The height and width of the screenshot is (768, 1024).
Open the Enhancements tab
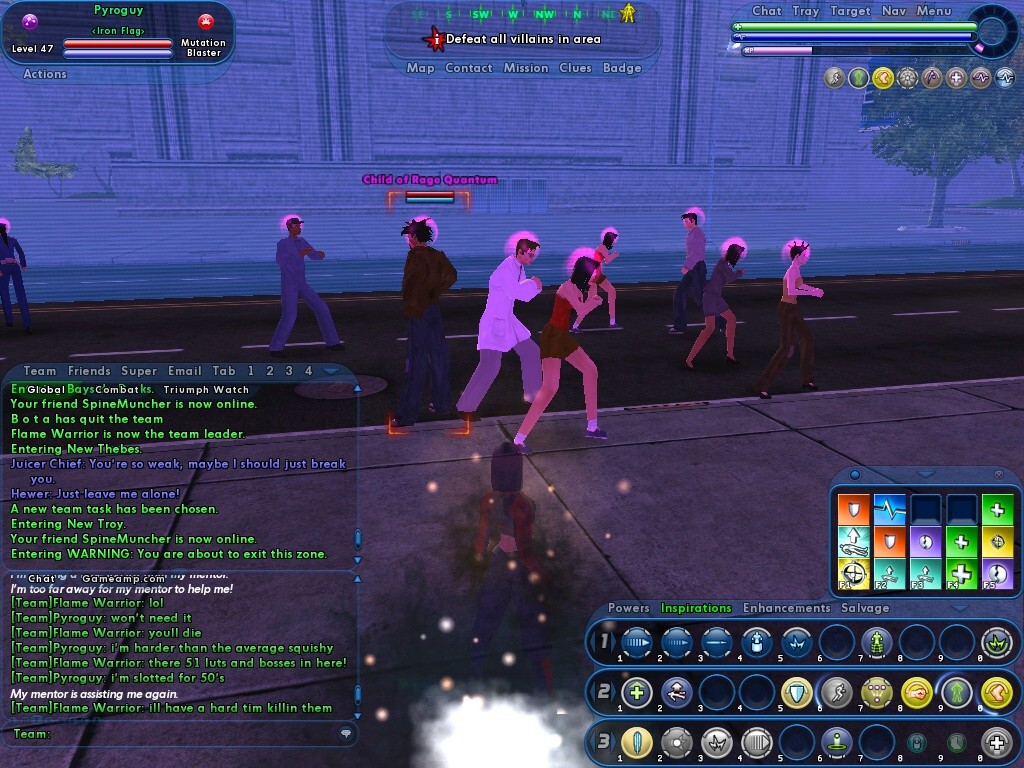pos(786,608)
